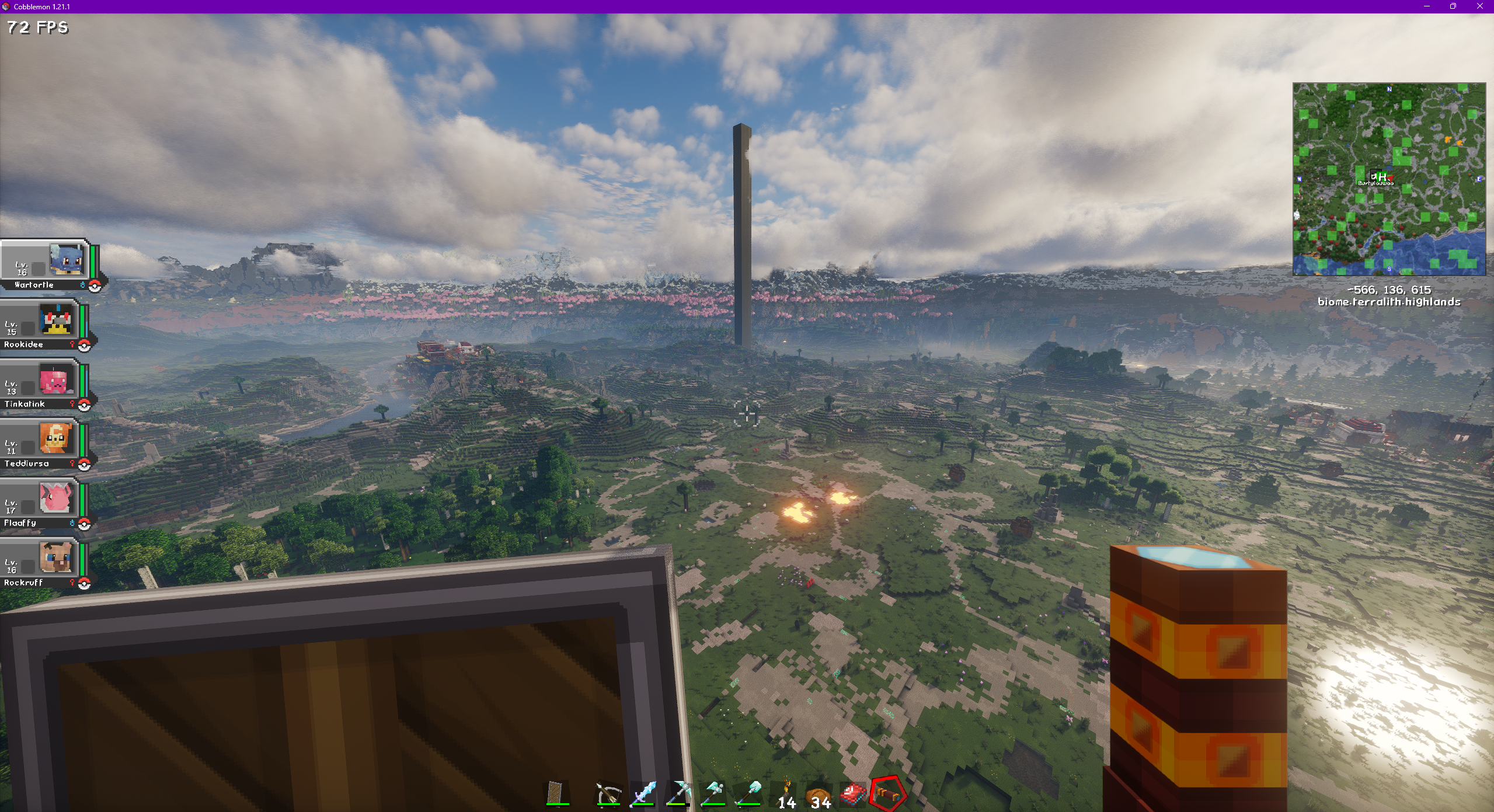Select Flaaffy in the party panel
Screen dimensions: 1494x812
click(x=42, y=504)
